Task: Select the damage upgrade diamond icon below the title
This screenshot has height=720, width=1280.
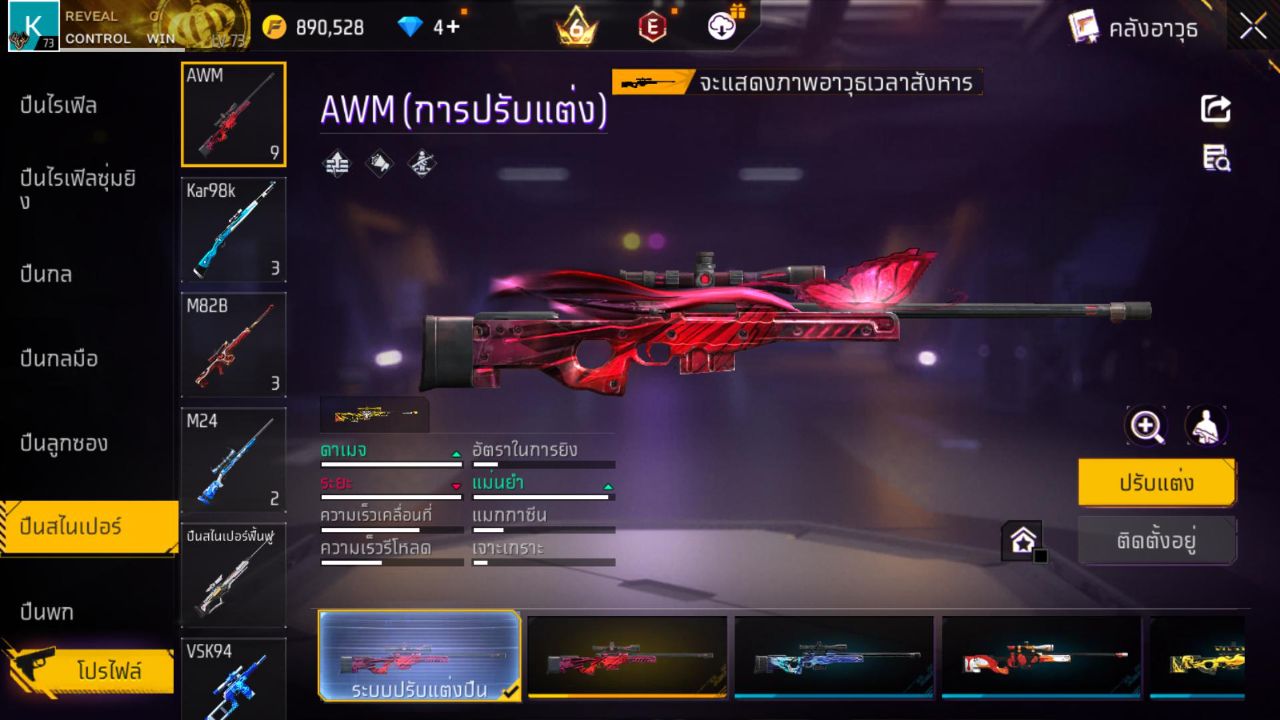Action: click(x=336, y=164)
